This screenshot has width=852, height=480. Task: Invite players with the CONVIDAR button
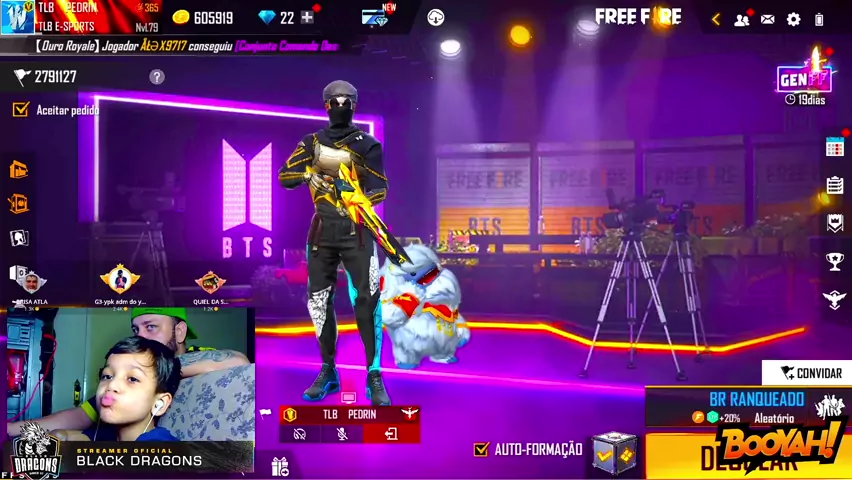point(810,373)
